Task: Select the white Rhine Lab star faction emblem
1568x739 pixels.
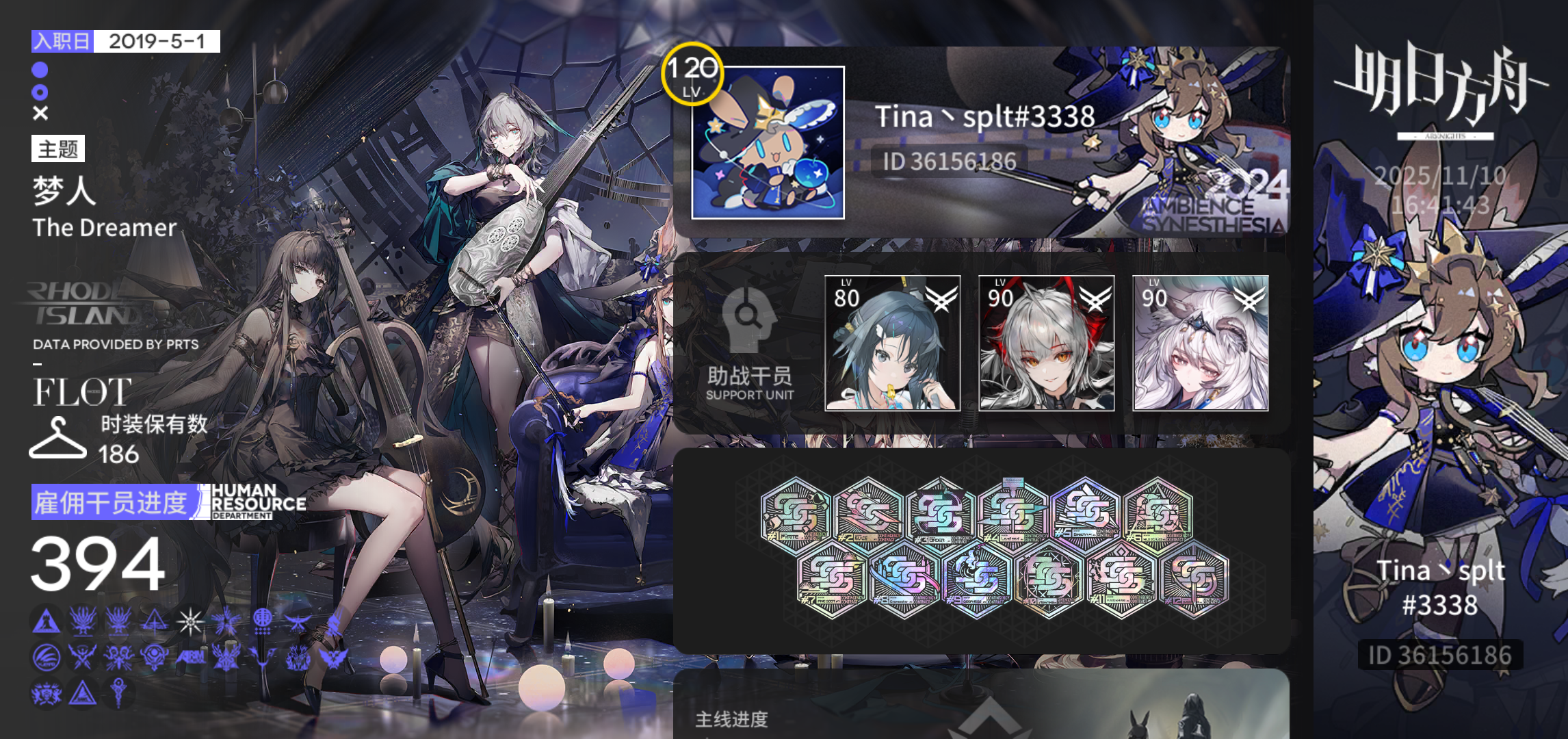Action: pyautogui.click(x=191, y=622)
